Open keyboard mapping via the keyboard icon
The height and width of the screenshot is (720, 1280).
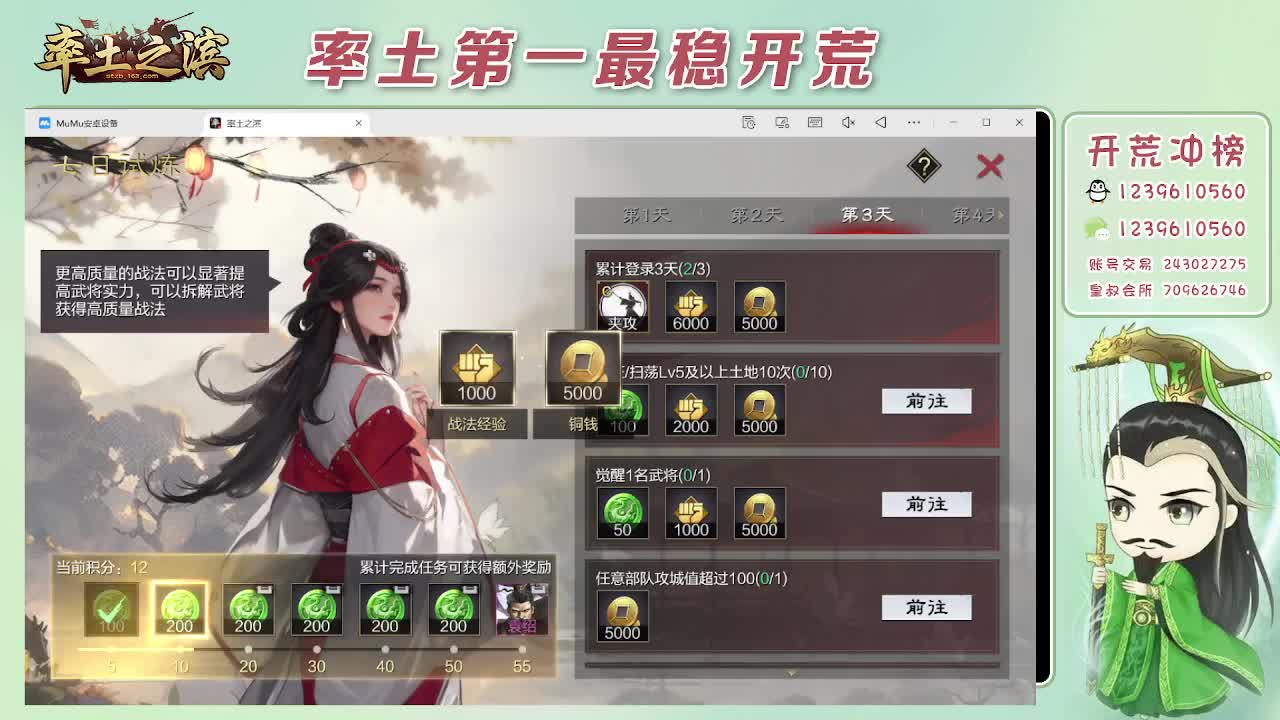point(814,122)
